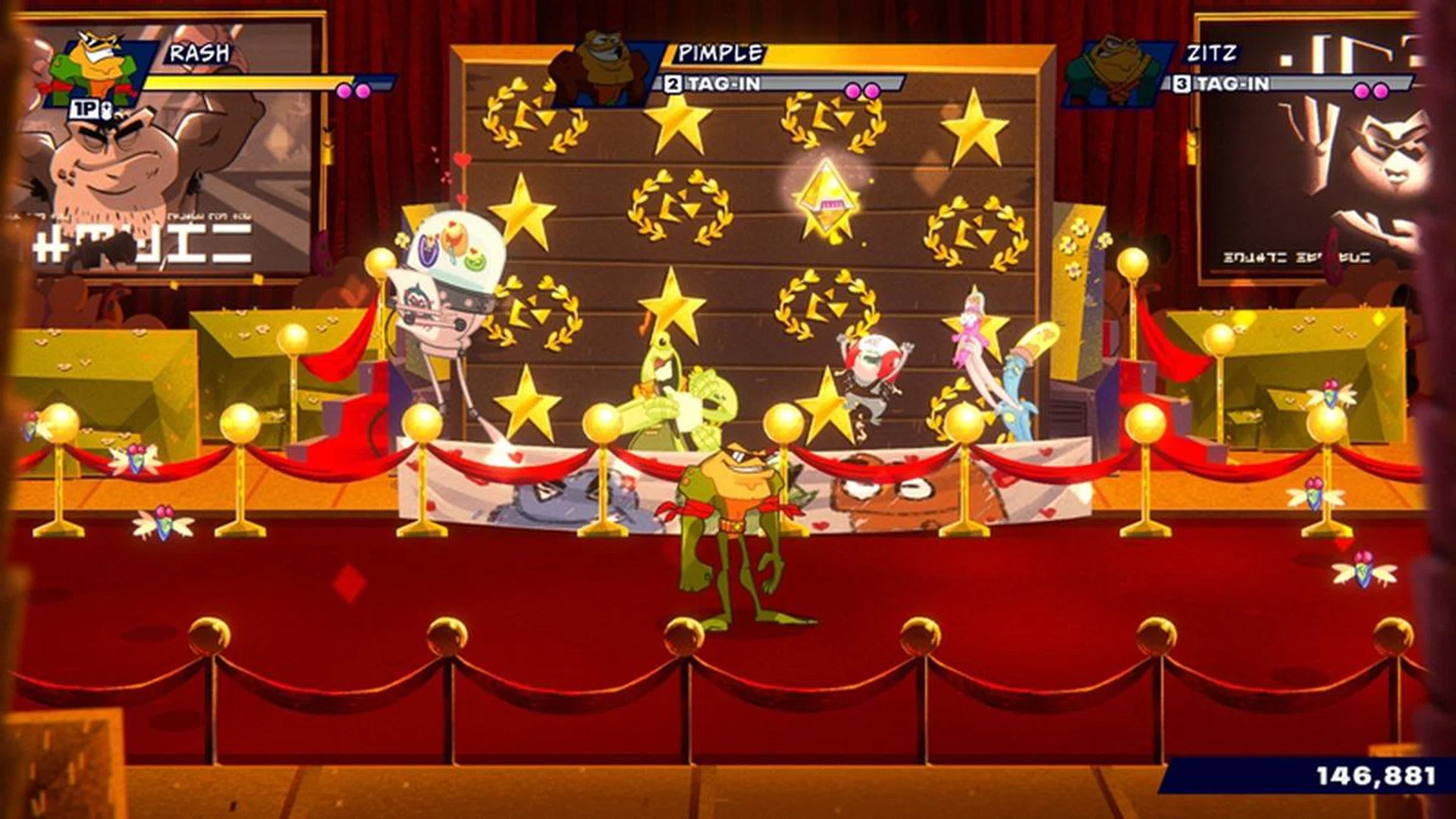
Task: Click the 1P player indicator badge
Action: (x=83, y=110)
